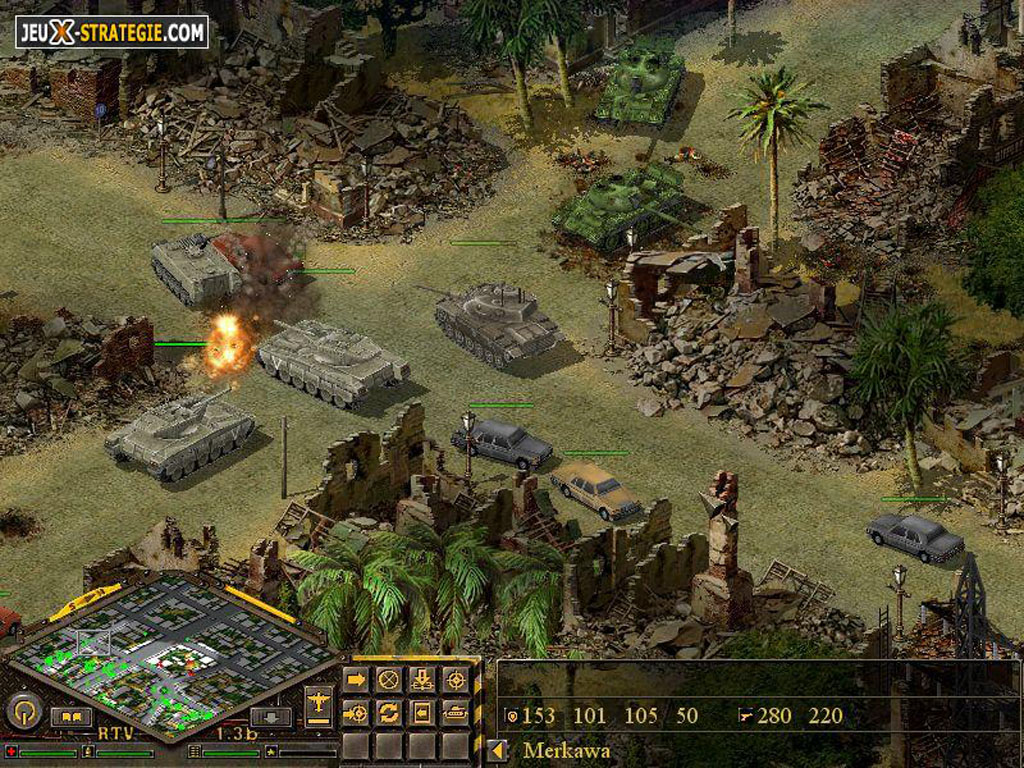Open the Jeux-Strategie.com watermark link

tap(111, 31)
